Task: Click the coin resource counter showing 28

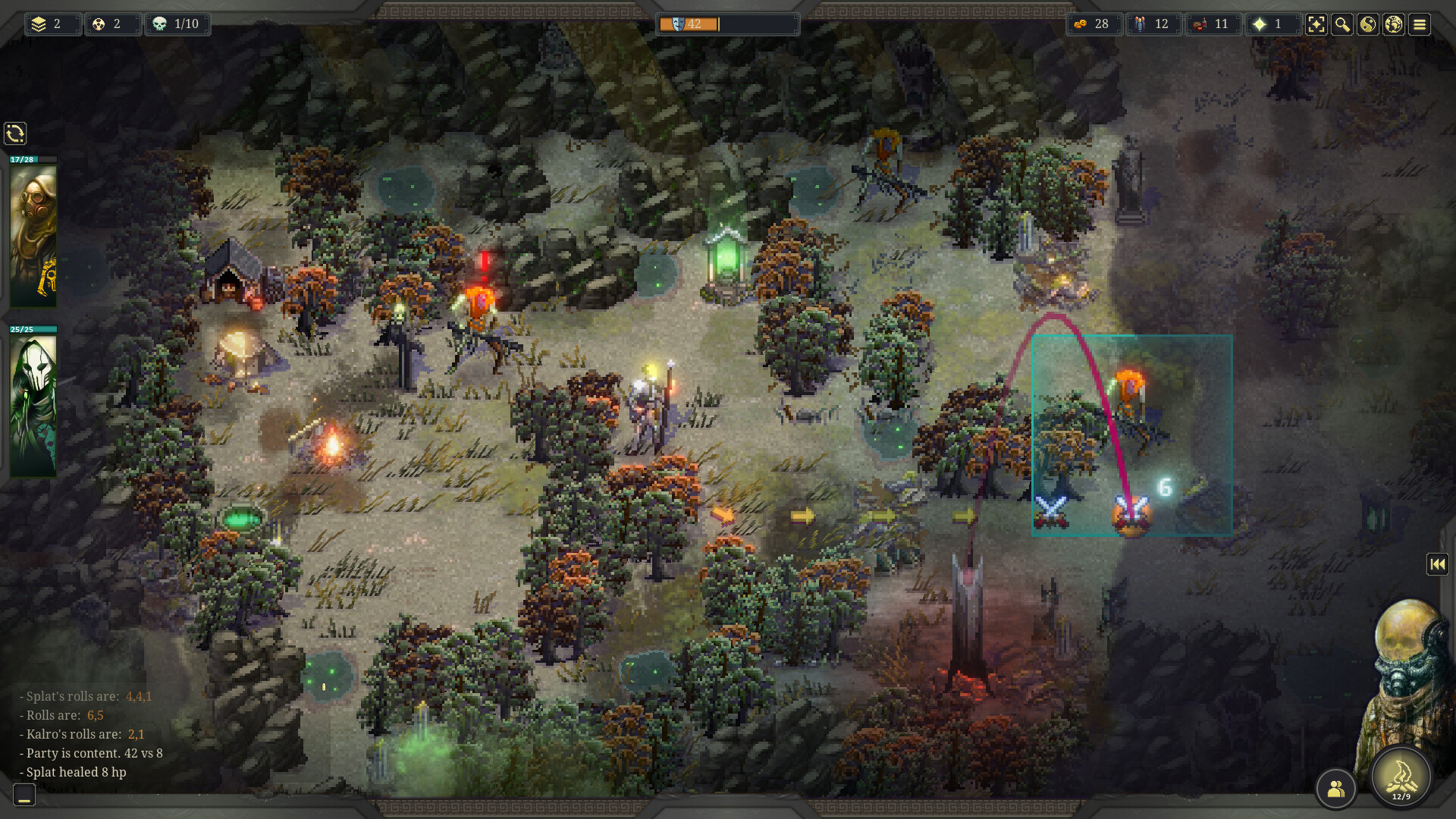Action: coord(1094,24)
